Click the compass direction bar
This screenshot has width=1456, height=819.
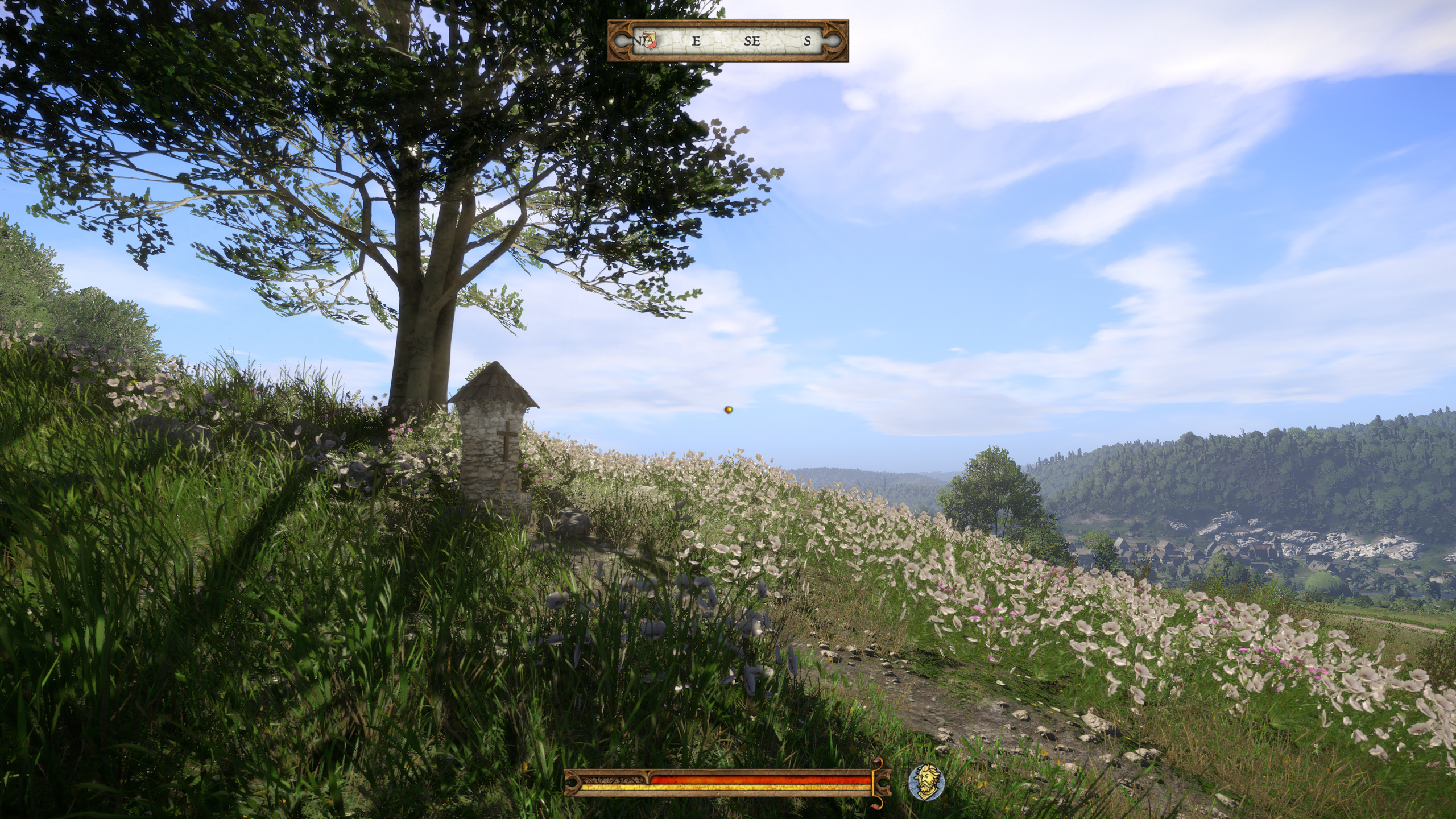(728, 41)
